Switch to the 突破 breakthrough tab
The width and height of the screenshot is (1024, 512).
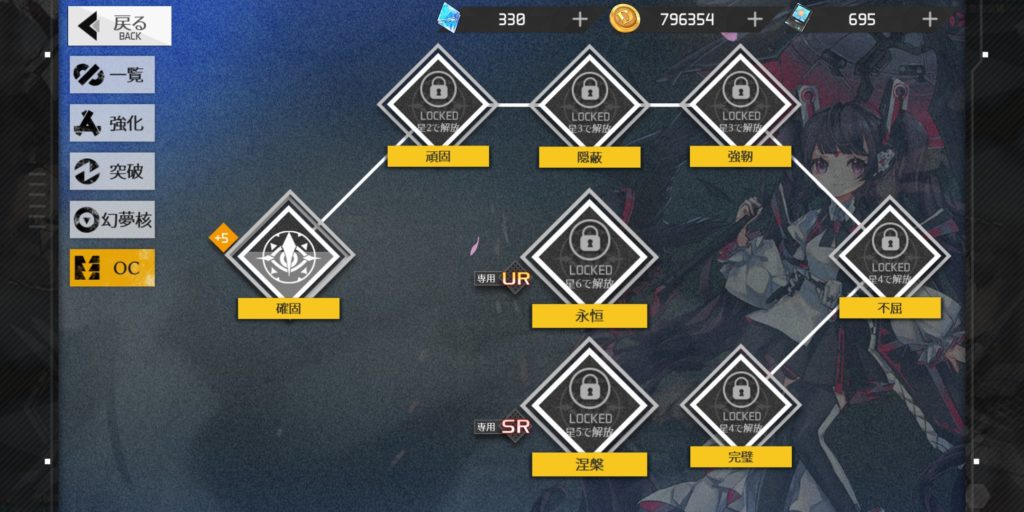[112, 171]
